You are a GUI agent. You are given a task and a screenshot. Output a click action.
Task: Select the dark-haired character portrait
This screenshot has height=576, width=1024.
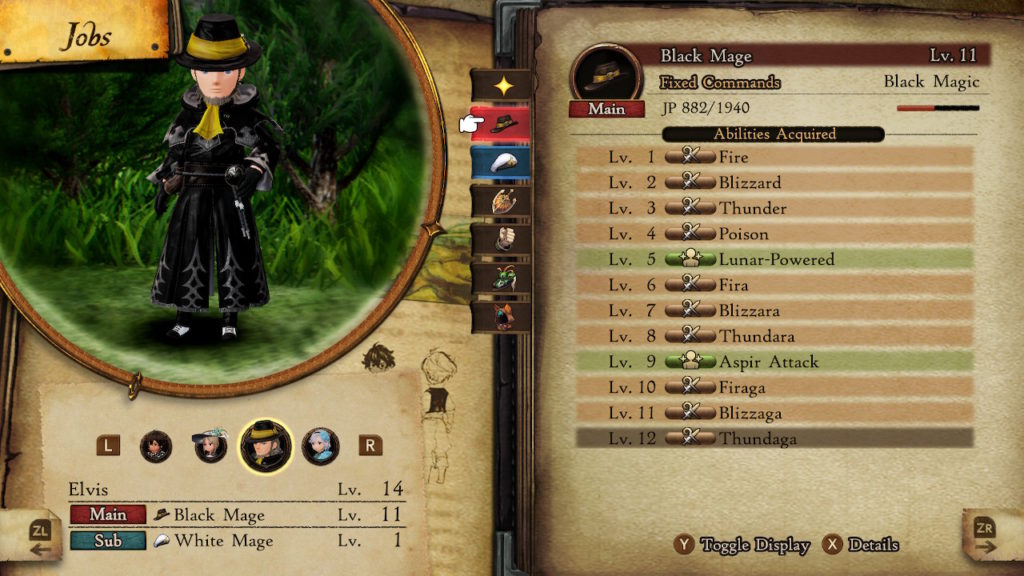click(x=156, y=445)
